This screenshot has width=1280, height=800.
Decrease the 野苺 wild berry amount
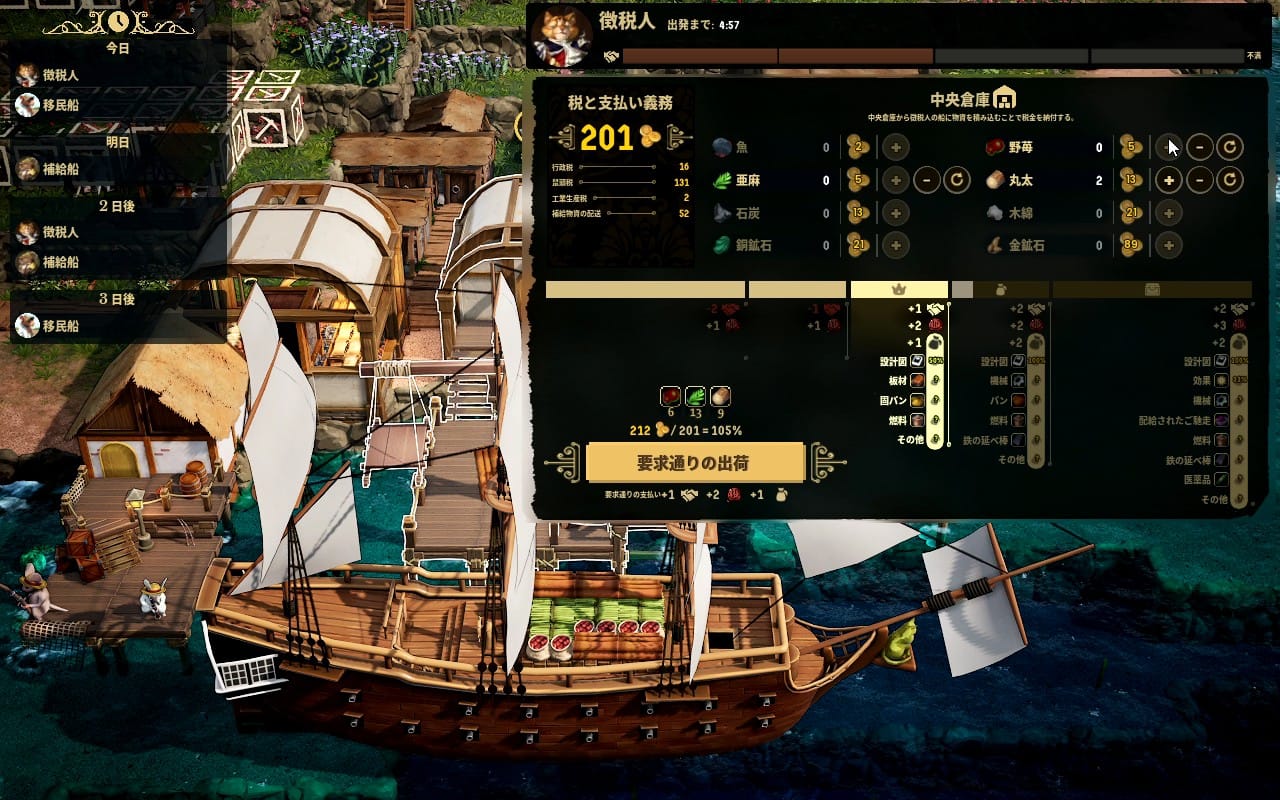pyautogui.click(x=1199, y=148)
